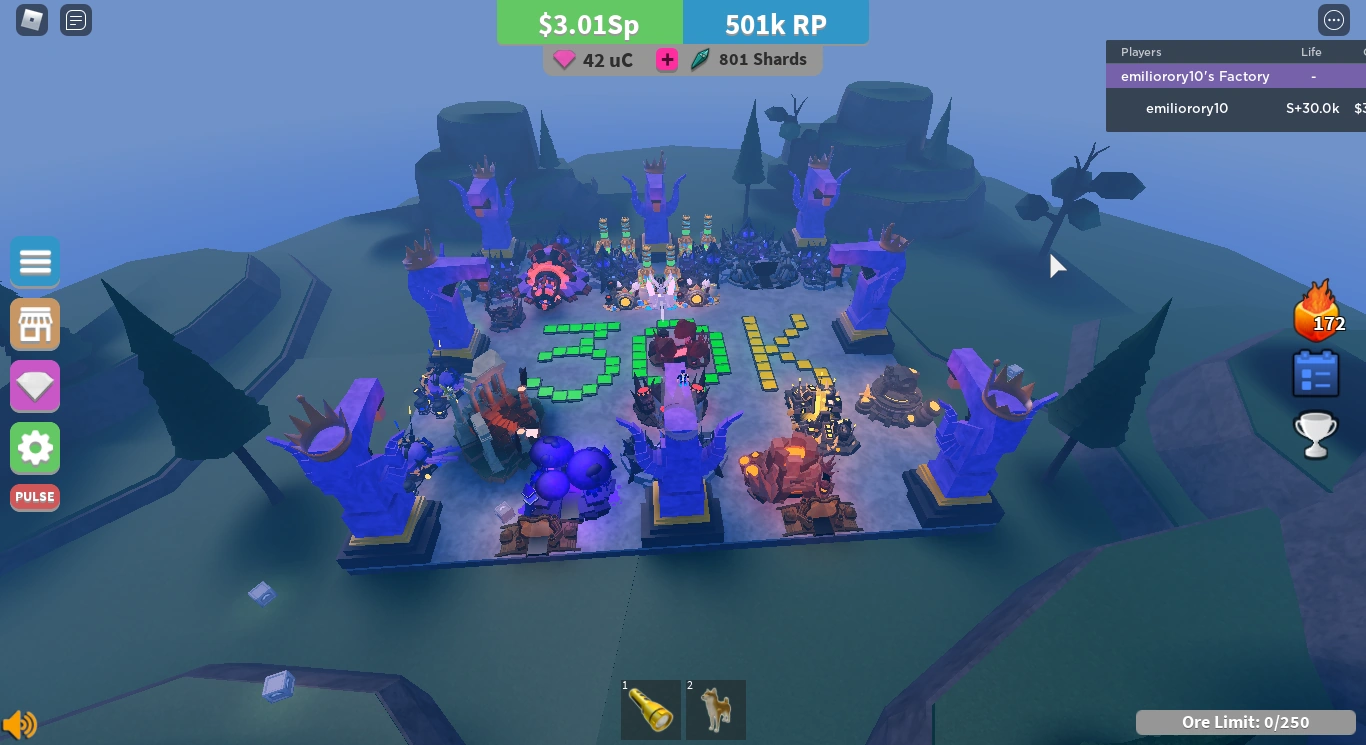Select emiliorory10 in the player list
Image resolution: width=1366 pixels, height=745 pixels.
point(1186,108)
